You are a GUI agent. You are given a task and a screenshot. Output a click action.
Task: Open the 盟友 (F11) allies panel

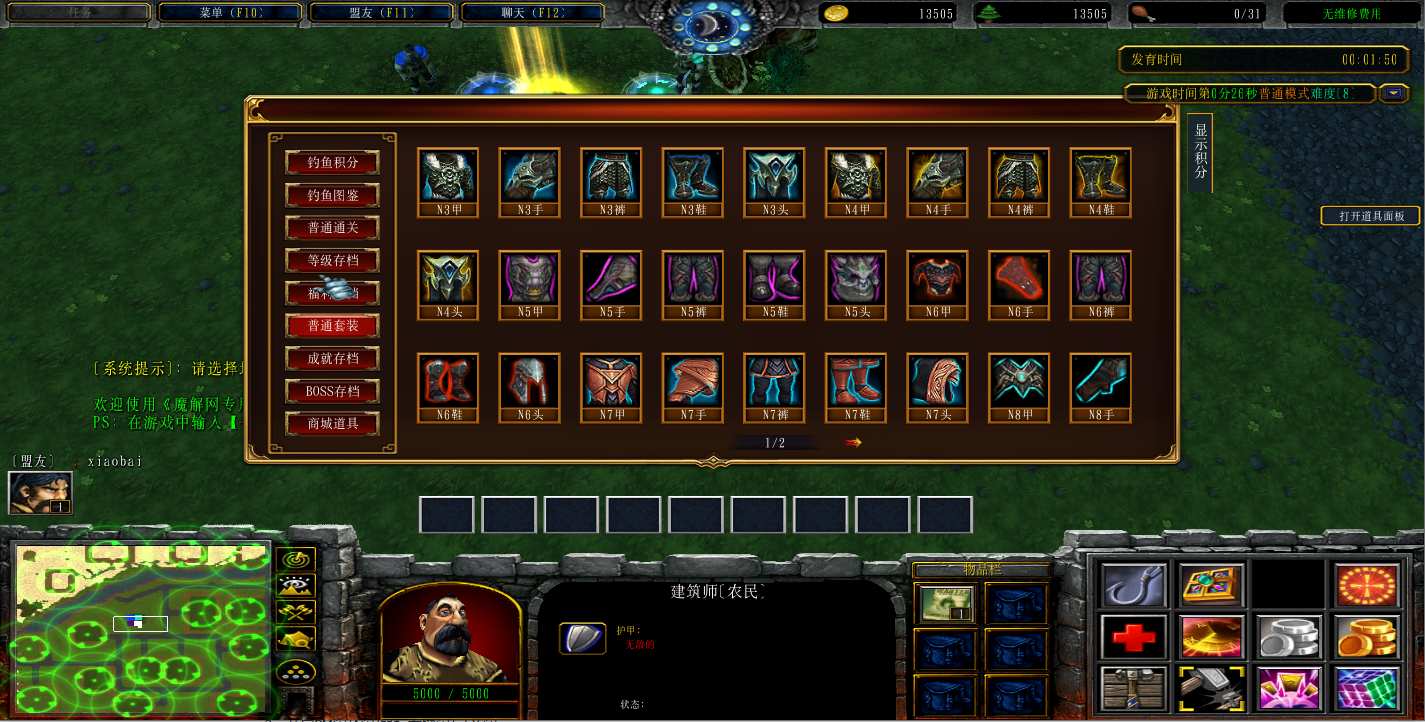pyautogui.click(x=382, y=13)
